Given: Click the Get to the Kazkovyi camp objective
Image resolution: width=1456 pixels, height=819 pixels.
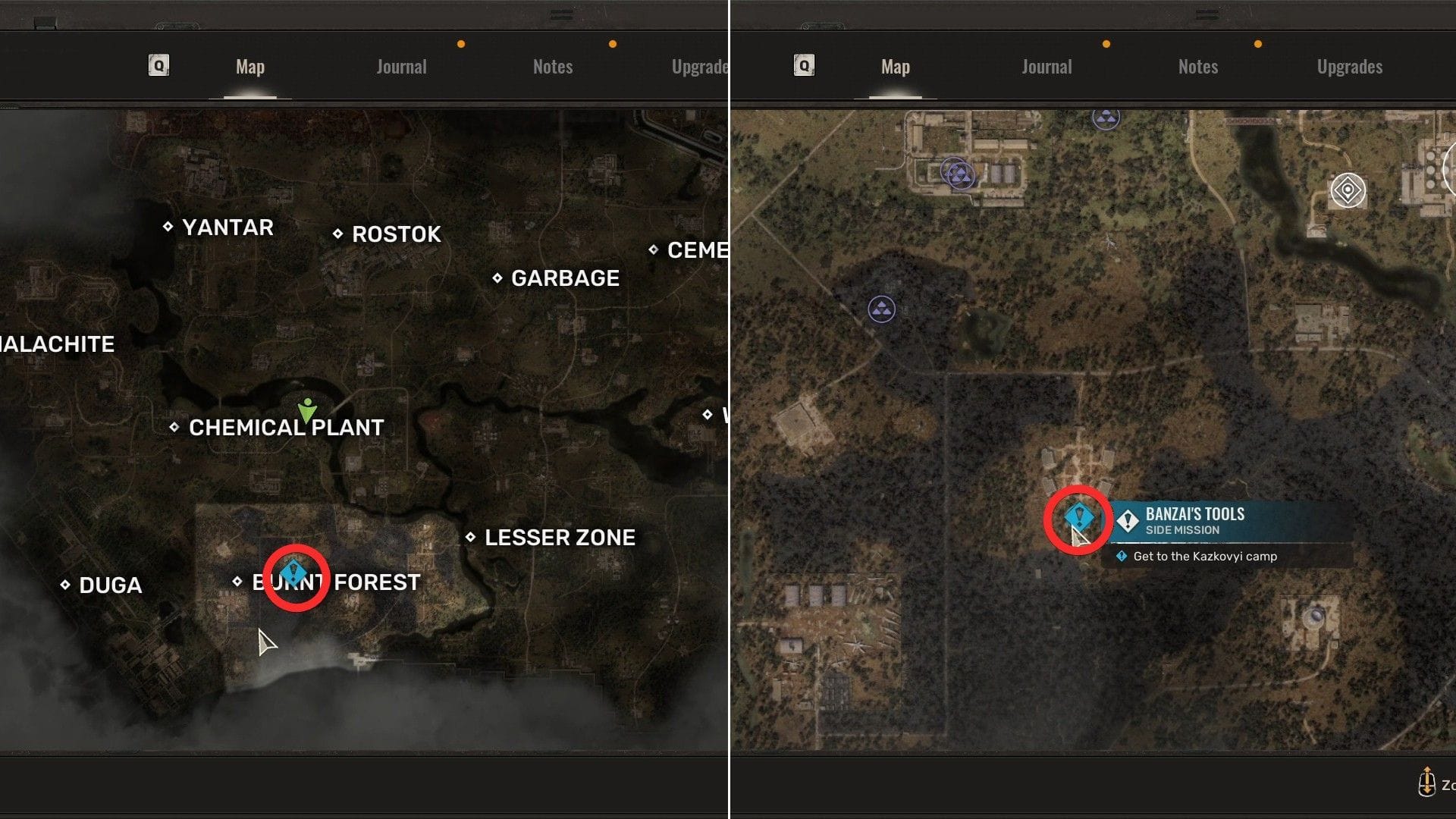Looking at the screenshot, I should tap(1204, 556).
